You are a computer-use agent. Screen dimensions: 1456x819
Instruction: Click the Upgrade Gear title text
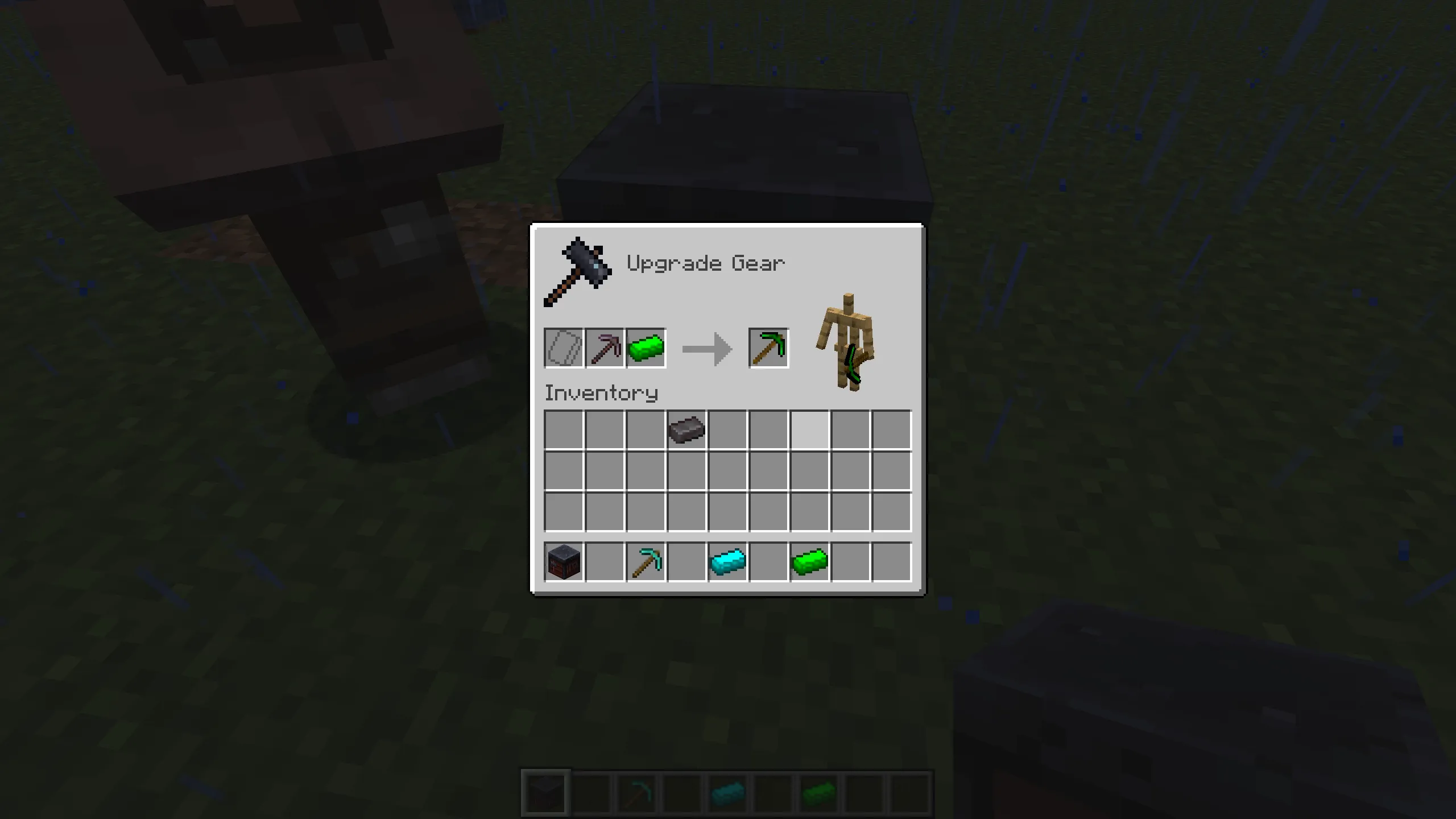pos(705,263)
